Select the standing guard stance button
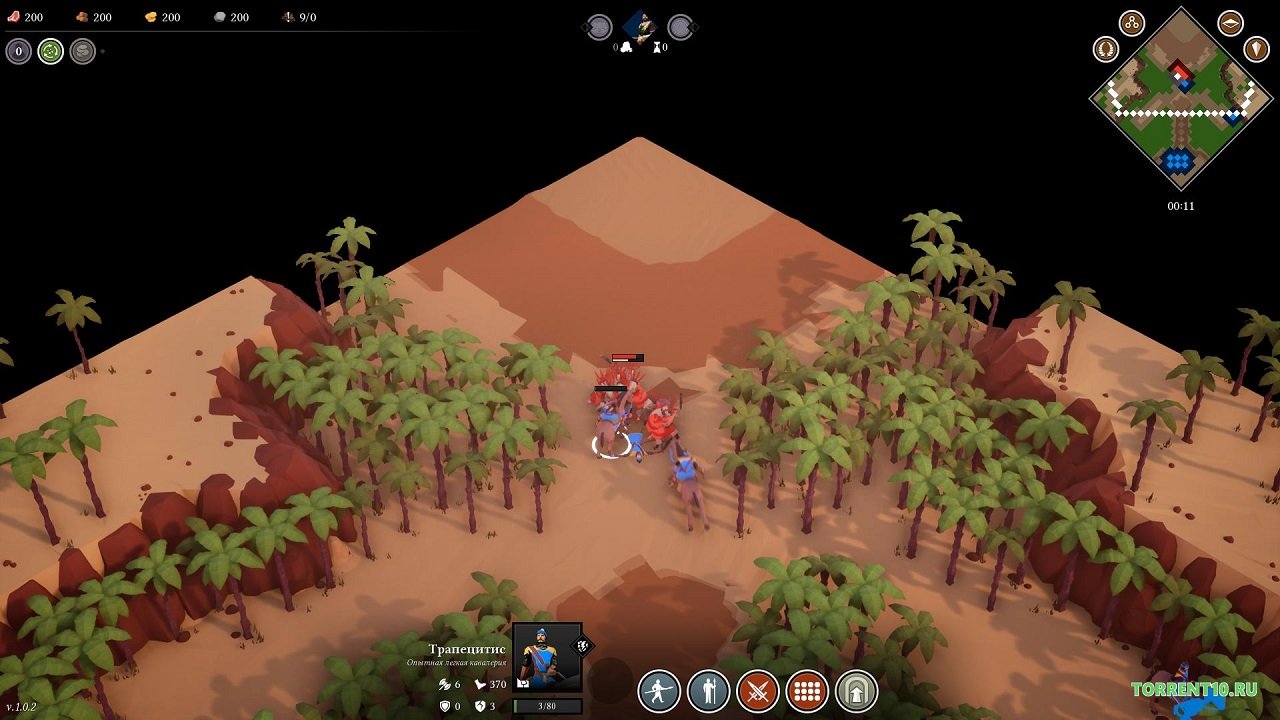 tap(709, 691)
